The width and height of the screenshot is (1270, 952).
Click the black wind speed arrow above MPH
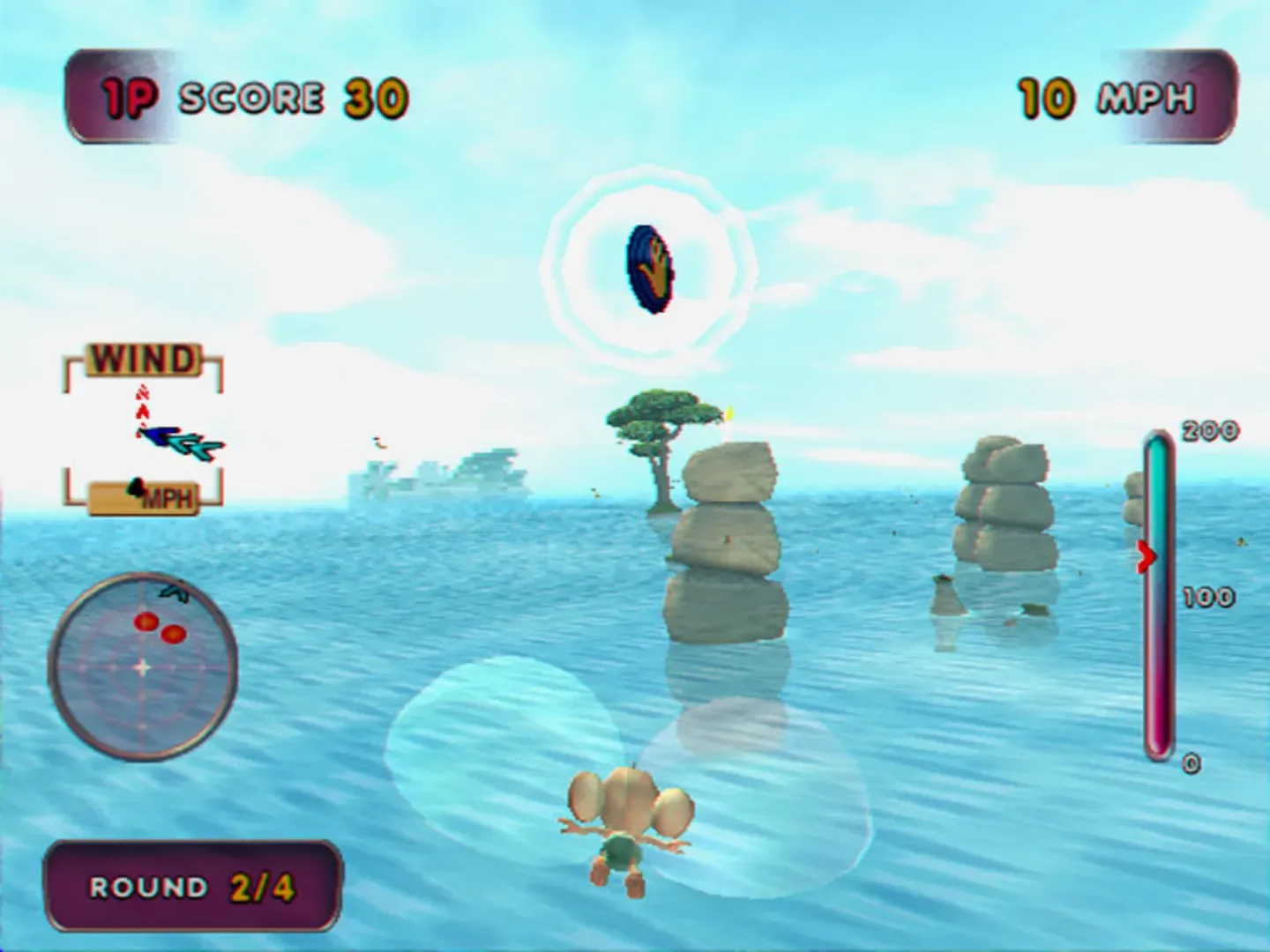(x=137, y=487)
